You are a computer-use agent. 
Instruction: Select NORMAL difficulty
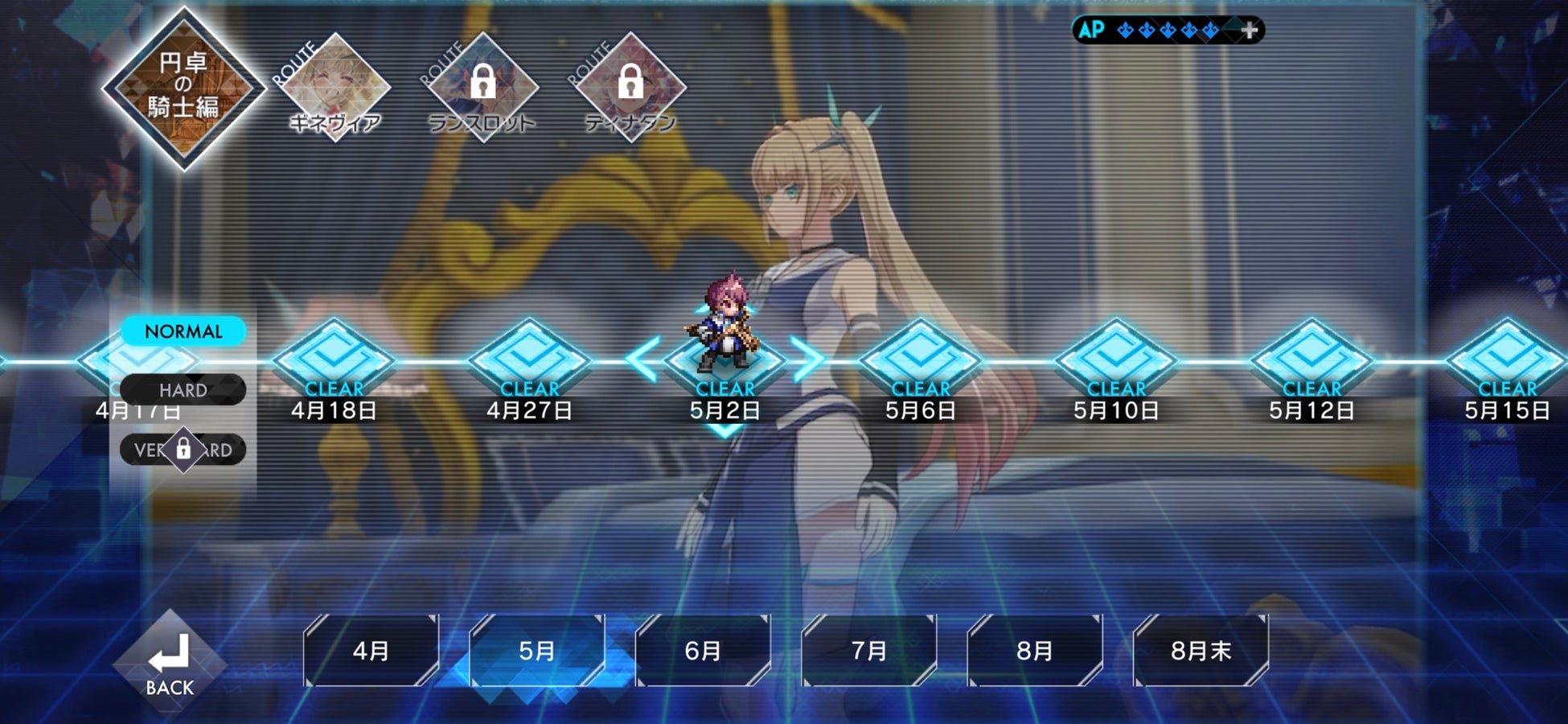(x=183, y=331)
